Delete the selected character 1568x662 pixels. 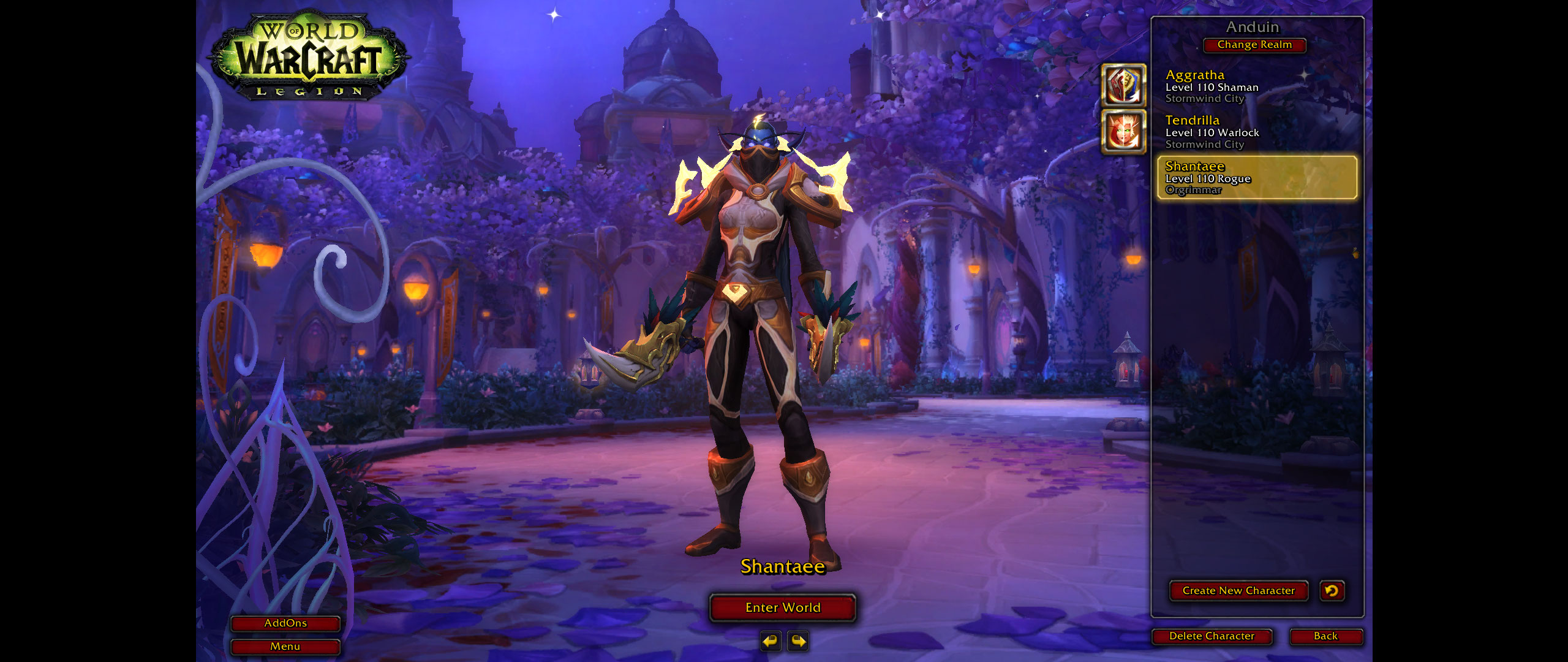pos(1211,636)
